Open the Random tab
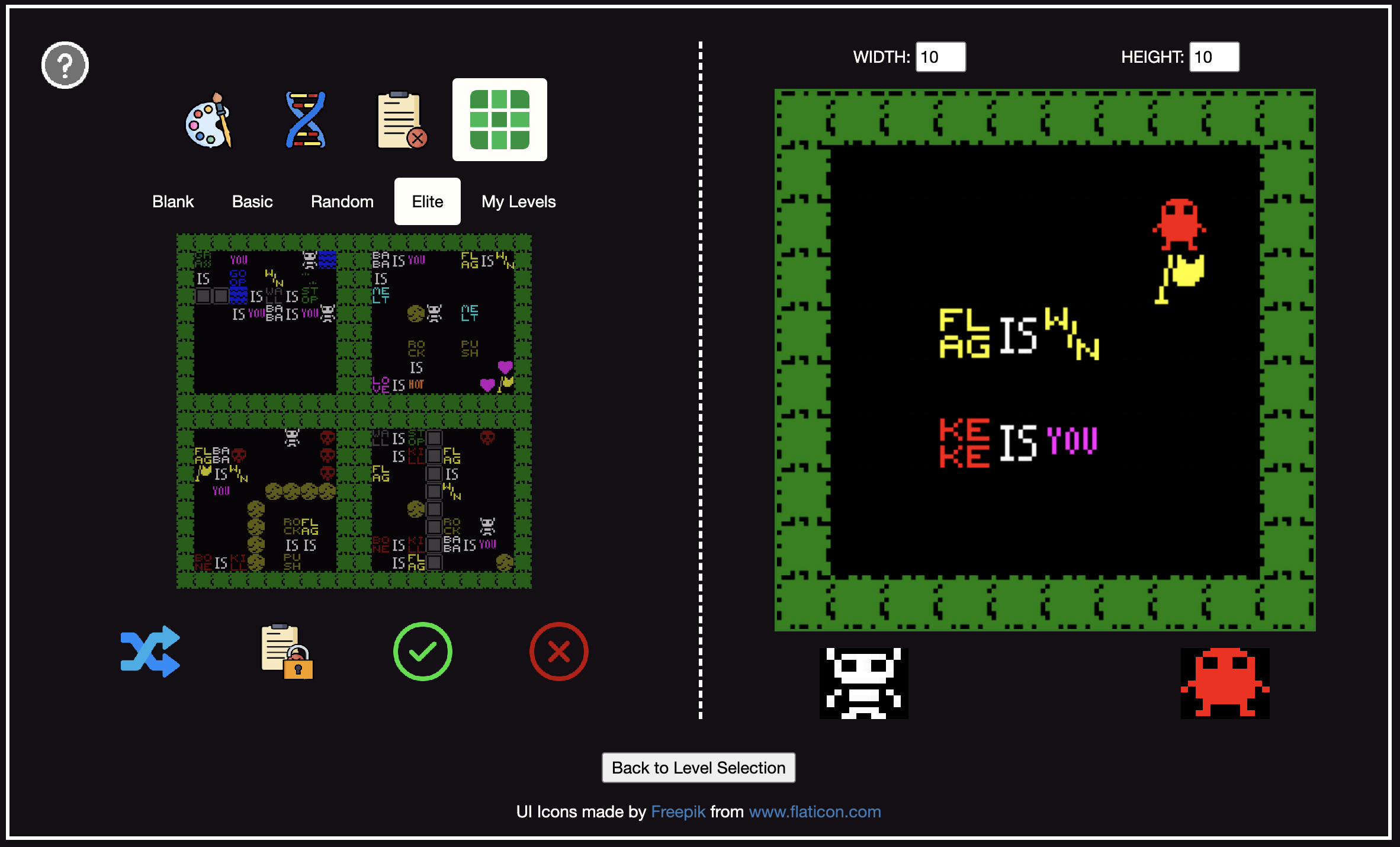The width and height of the screenshot is (1400, 847). (342, 202)
